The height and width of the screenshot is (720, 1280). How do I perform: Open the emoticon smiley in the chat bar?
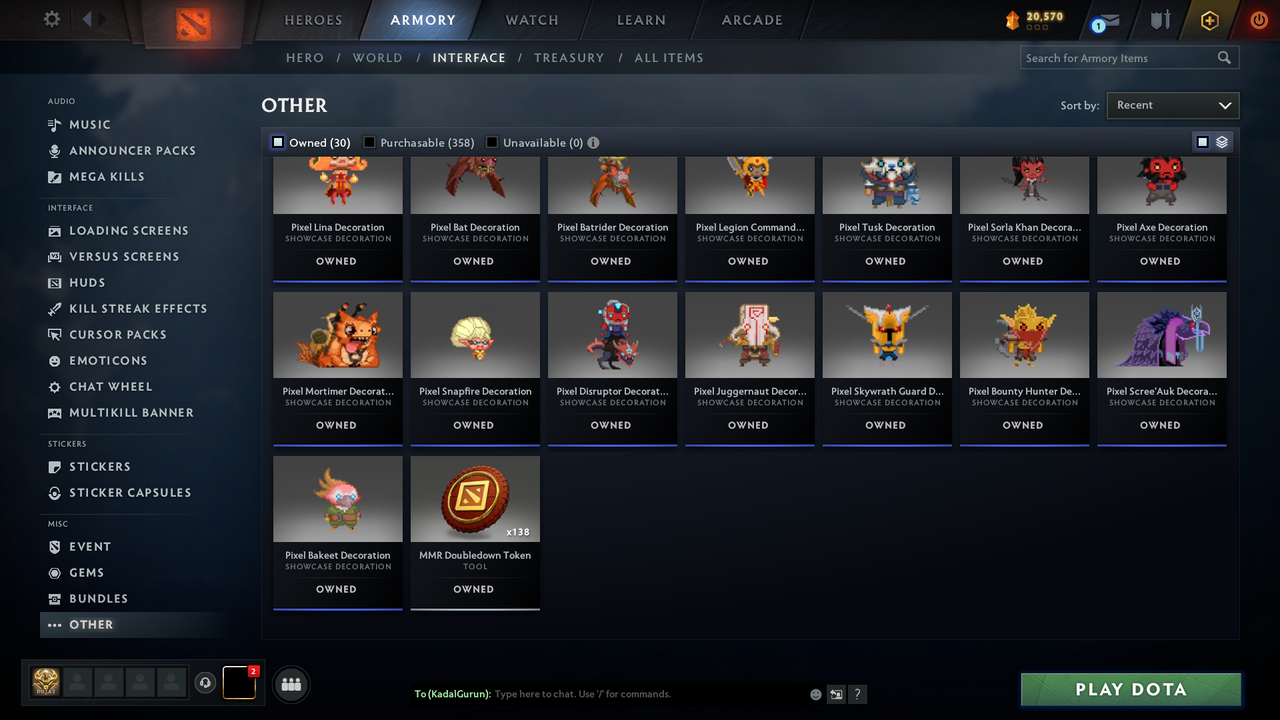[815, 693]
